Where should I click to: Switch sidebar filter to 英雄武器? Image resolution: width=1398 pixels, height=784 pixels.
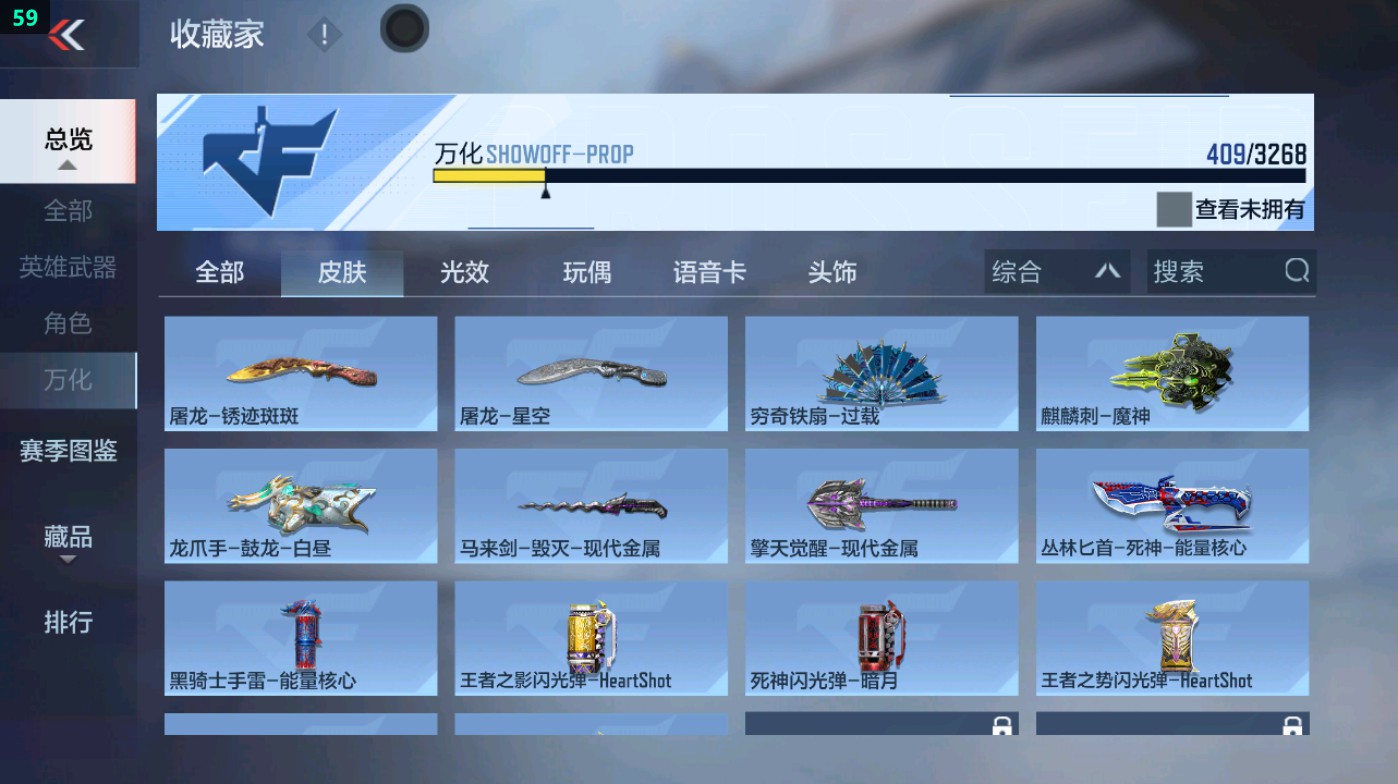coord(66,265)
